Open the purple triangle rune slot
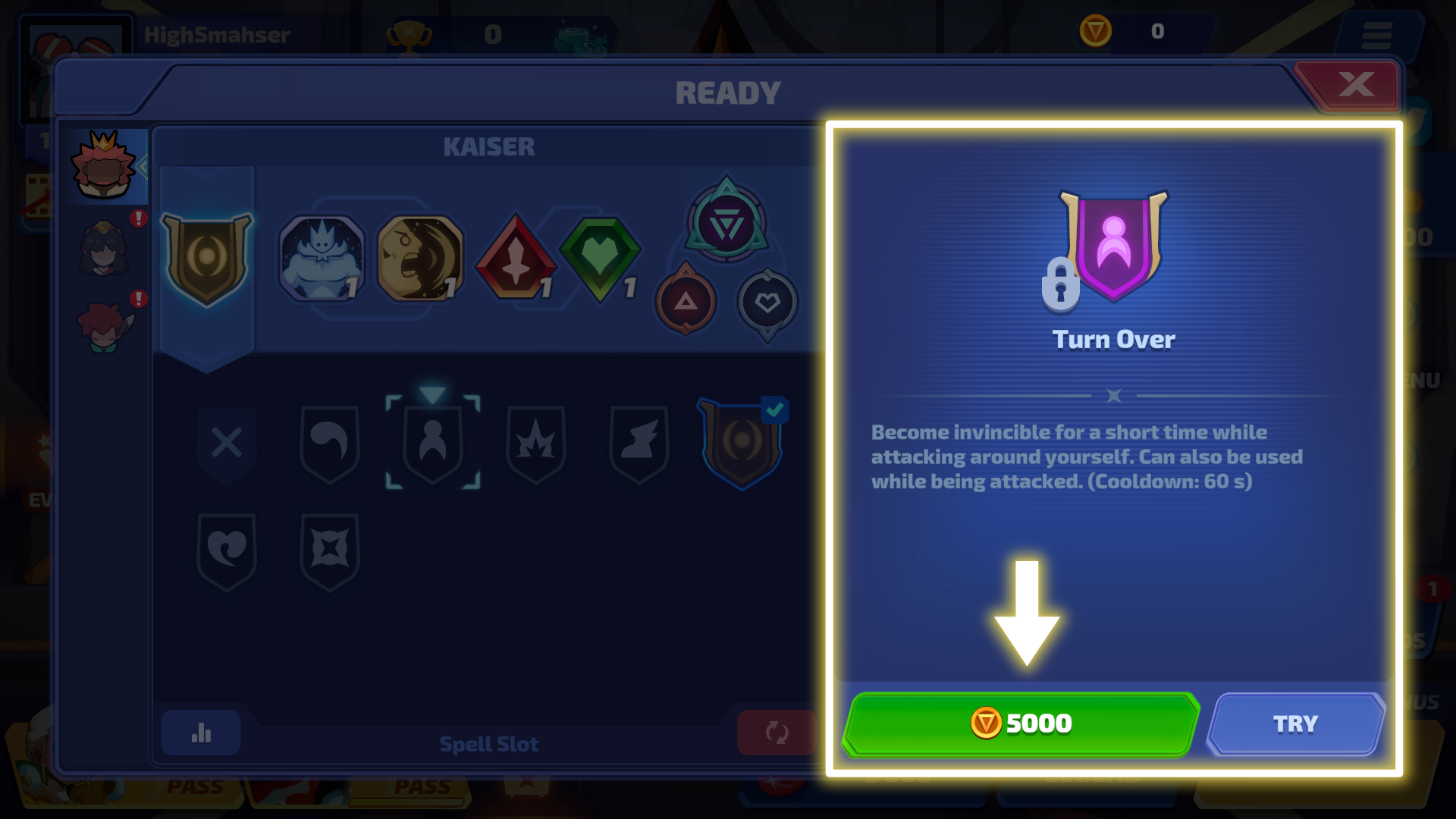Screen dimensions: 1456x819 [726, 223]
